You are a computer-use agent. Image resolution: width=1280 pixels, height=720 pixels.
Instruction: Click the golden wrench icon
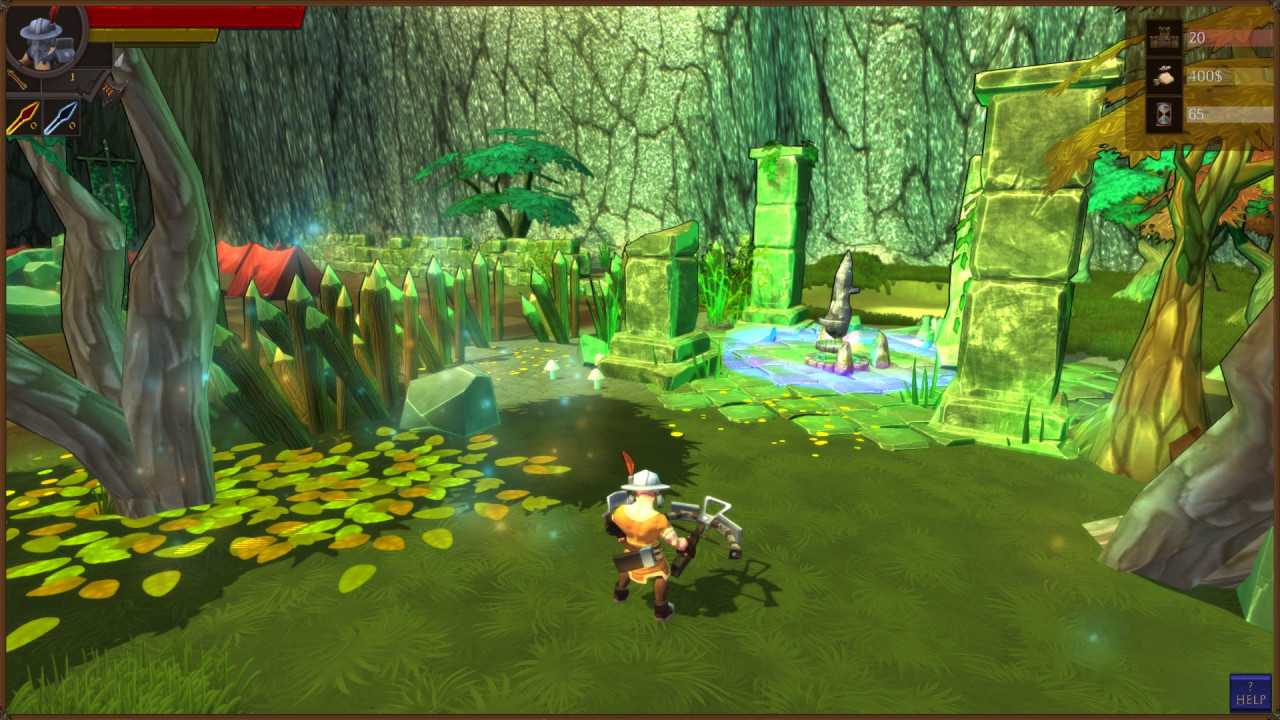click(17, 79)
